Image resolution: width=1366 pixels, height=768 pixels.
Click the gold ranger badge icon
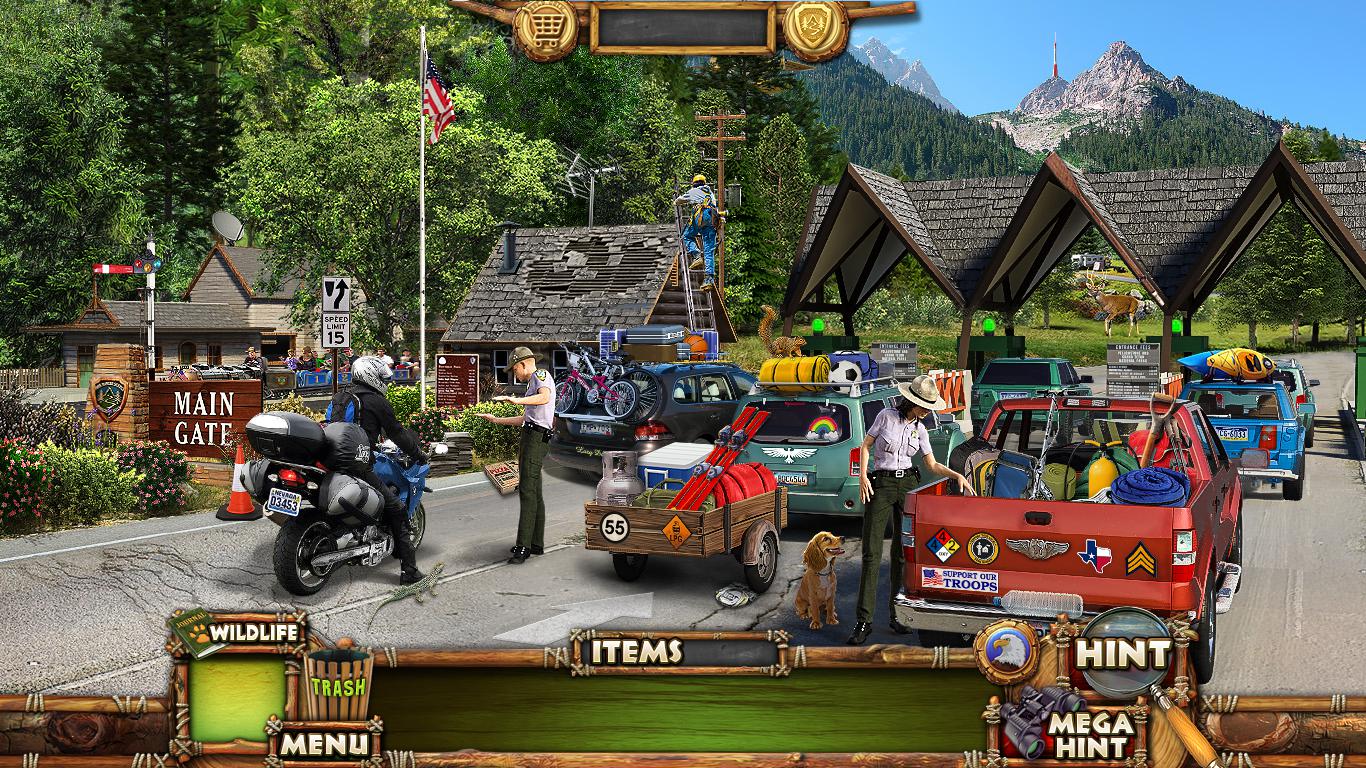pyautogui.click(x=816, y=24)
